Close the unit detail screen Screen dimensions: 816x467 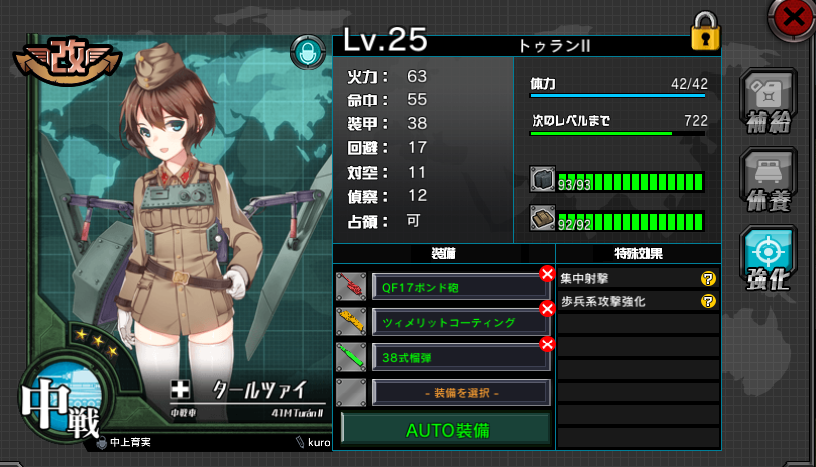pos(793,16)
